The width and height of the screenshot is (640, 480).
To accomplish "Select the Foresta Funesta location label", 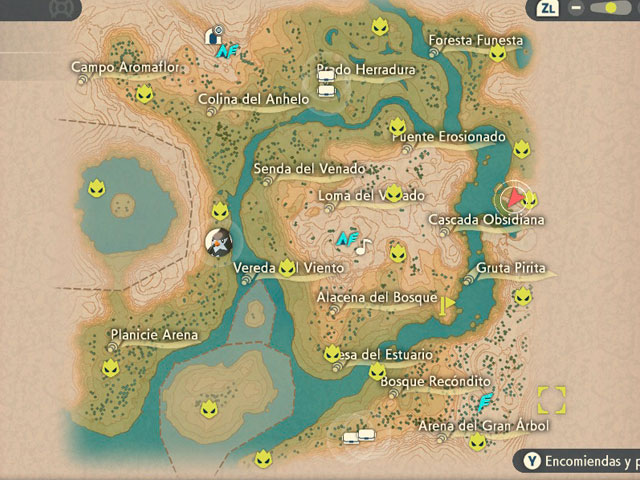I will [x=475, y=40].
